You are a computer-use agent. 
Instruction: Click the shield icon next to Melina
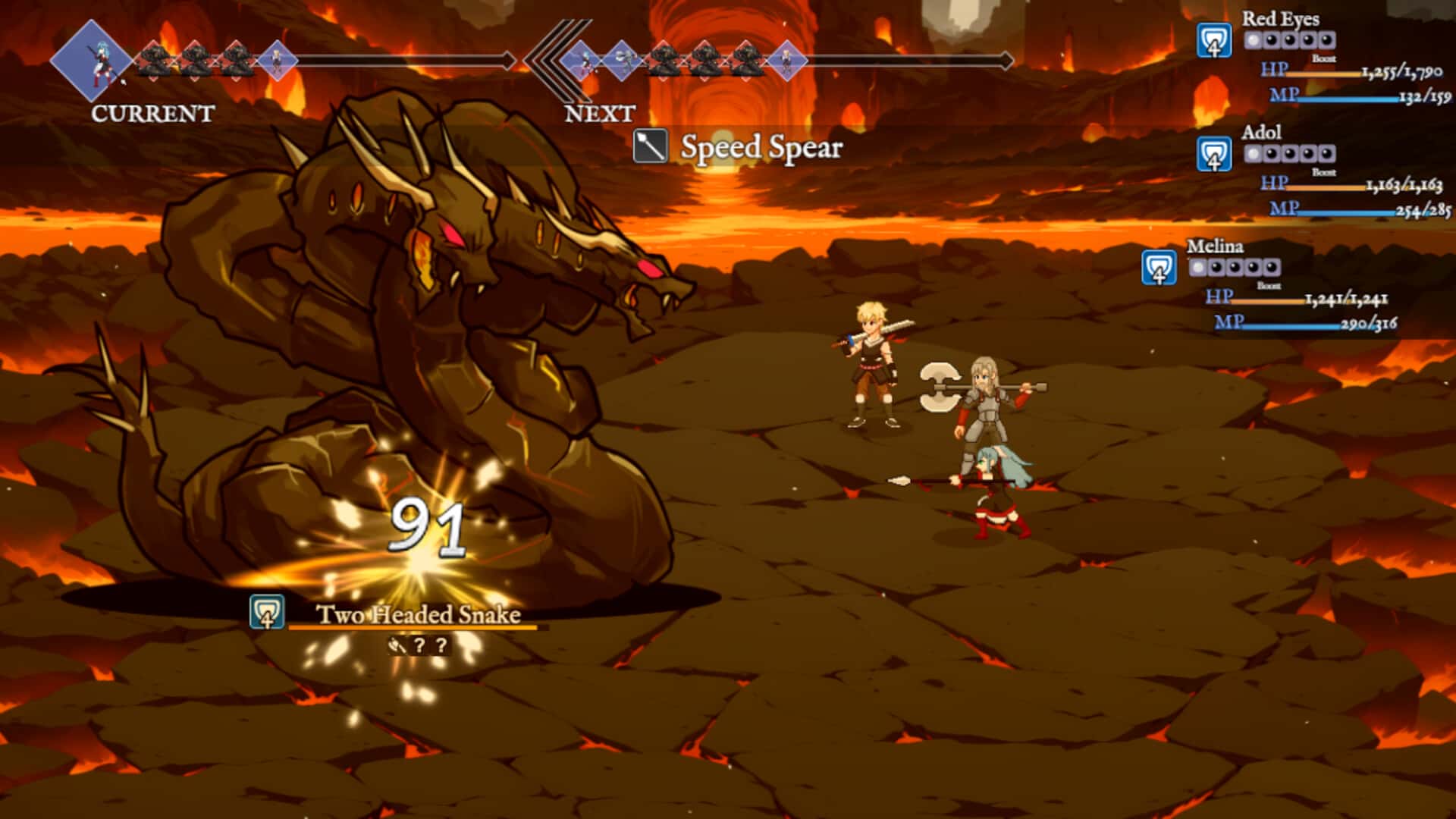(x=1159, y=268)
